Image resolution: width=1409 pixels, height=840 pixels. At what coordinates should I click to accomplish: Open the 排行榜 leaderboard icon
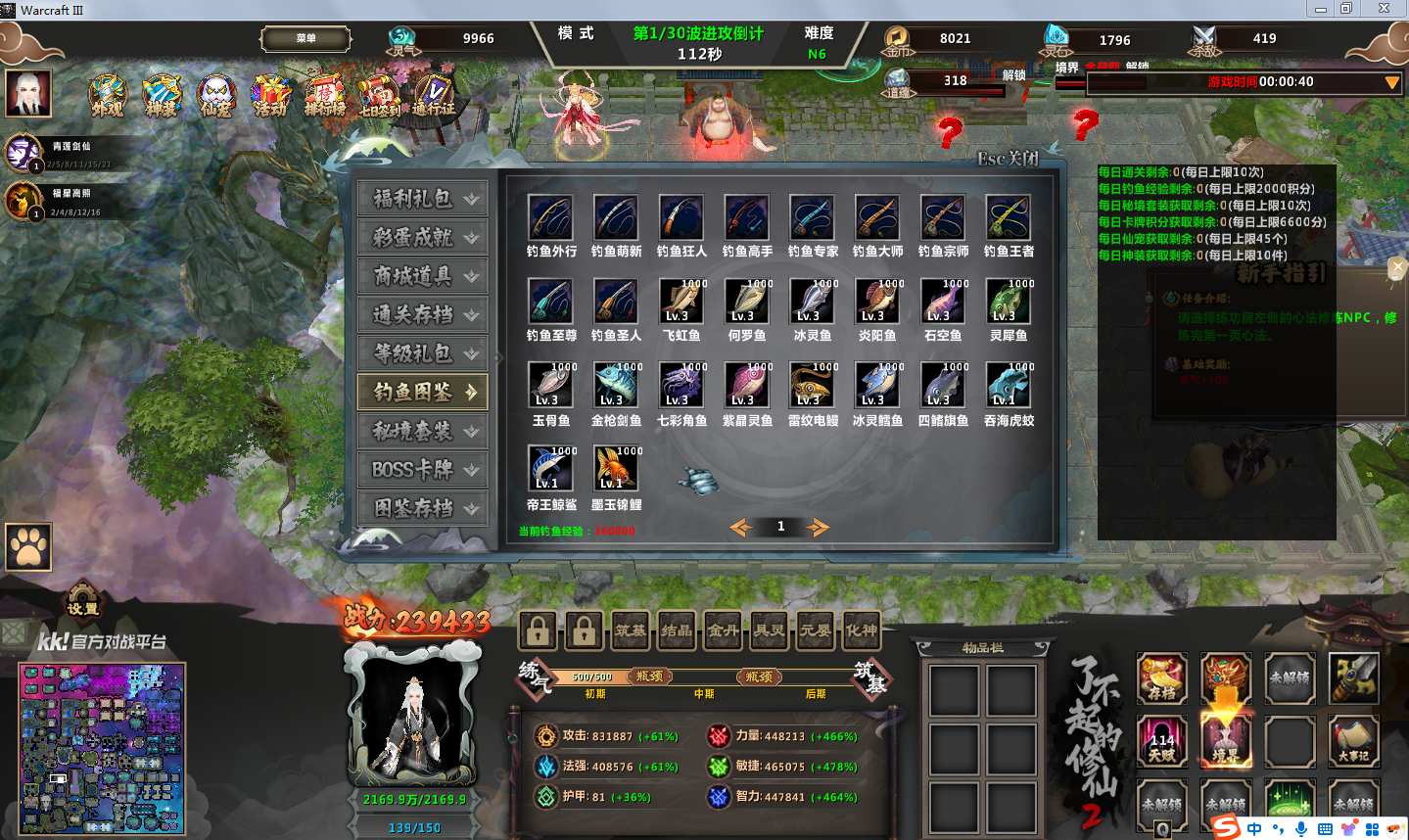coord(324,96)
